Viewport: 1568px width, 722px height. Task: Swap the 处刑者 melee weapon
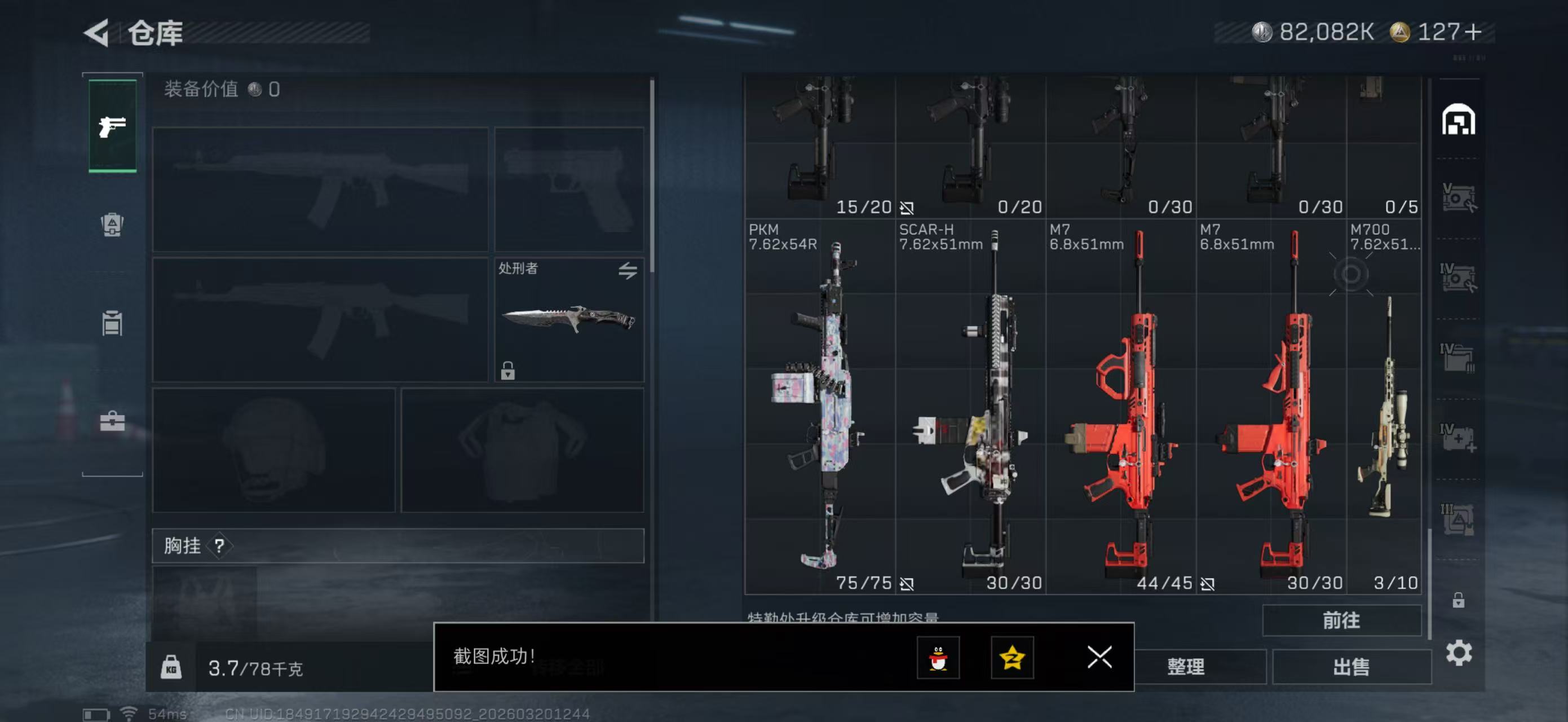[x=628, y=270]
